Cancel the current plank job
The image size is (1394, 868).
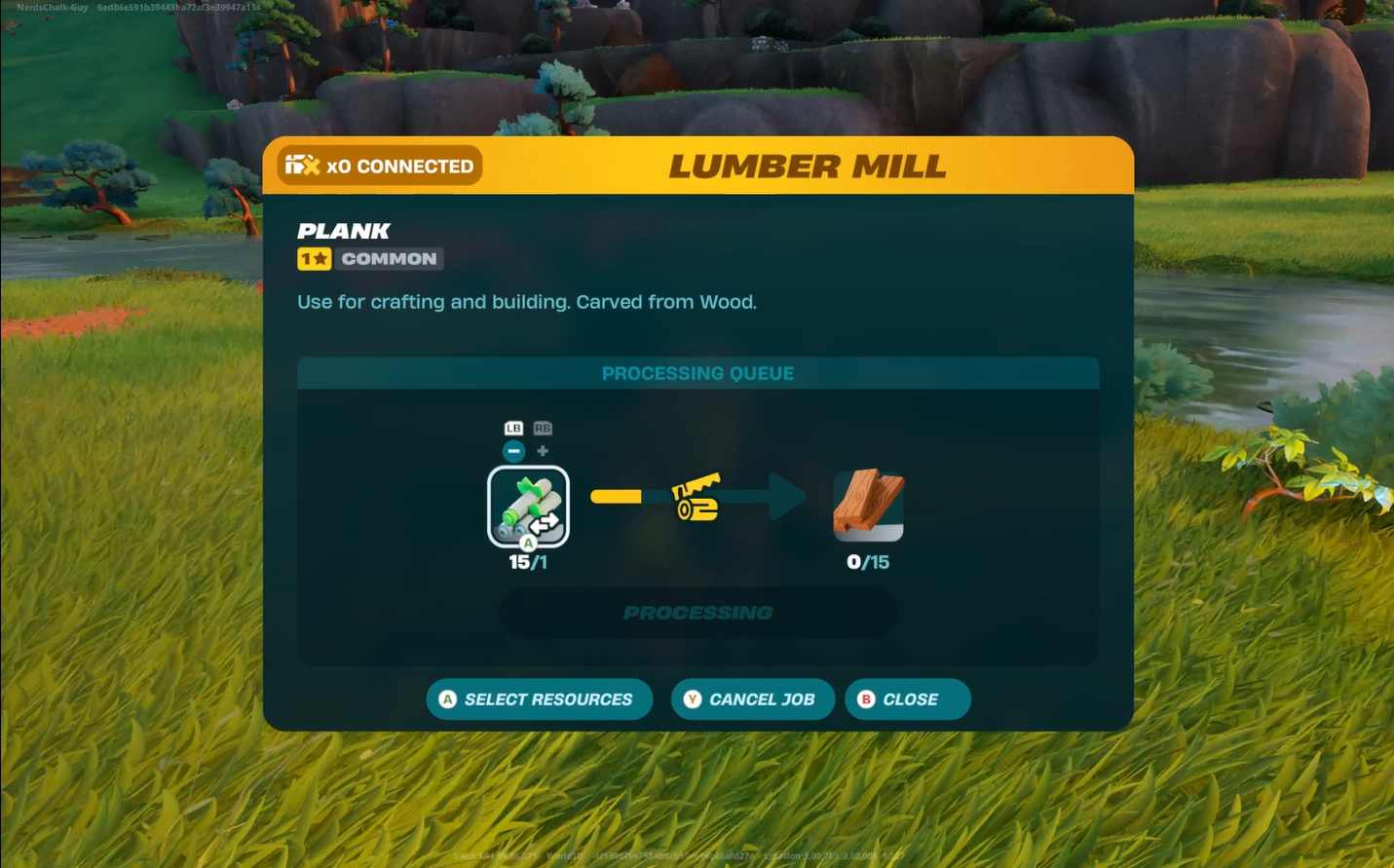pos(752,699)
